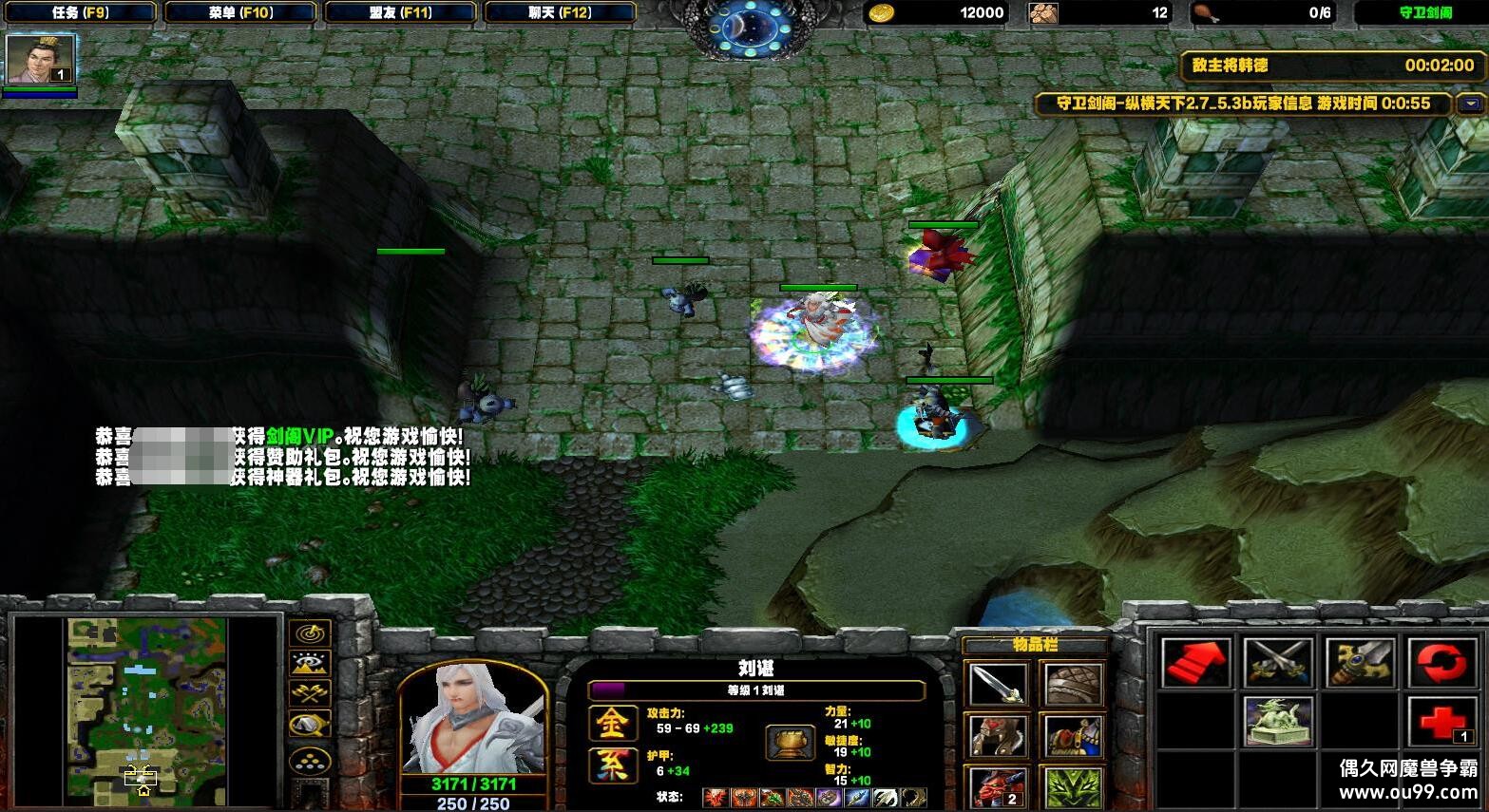This screenshot has width=1489, height=812.
Task: Toggle minimap terrain display button
Action: point(310,663)
